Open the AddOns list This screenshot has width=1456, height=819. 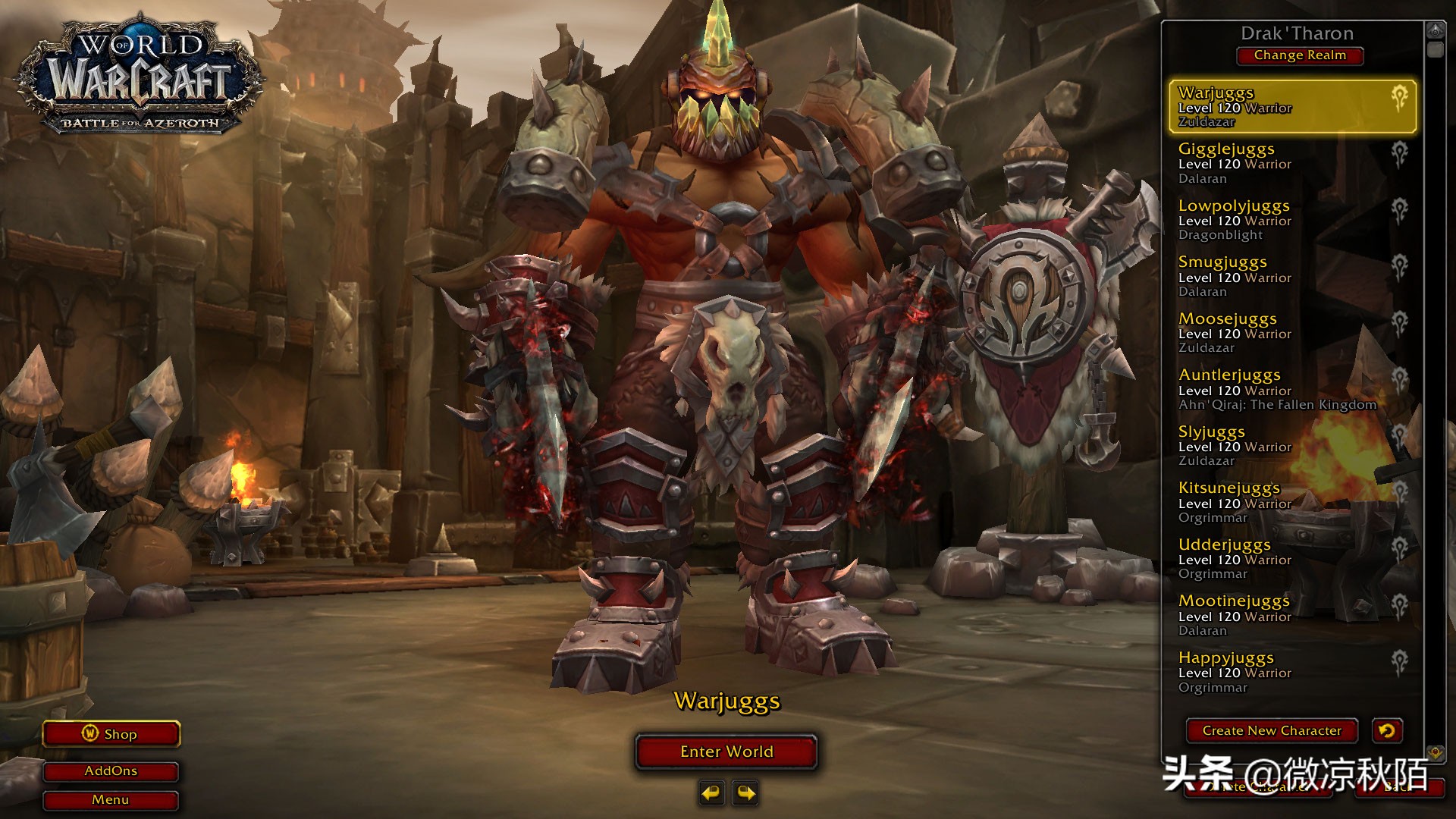(x=111, y=771)
